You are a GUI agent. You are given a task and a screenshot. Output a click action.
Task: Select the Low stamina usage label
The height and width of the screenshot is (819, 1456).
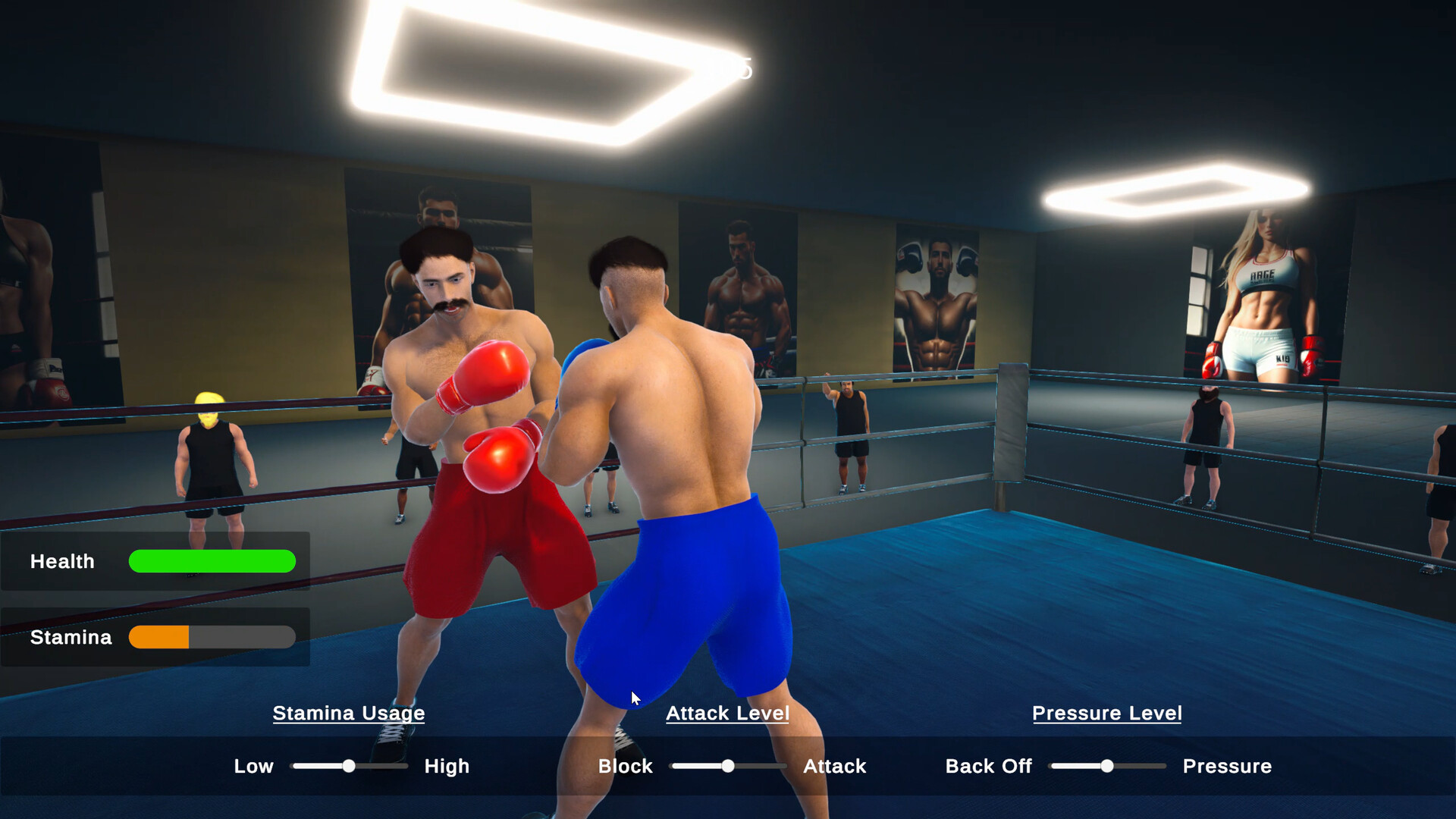[254, 766]
